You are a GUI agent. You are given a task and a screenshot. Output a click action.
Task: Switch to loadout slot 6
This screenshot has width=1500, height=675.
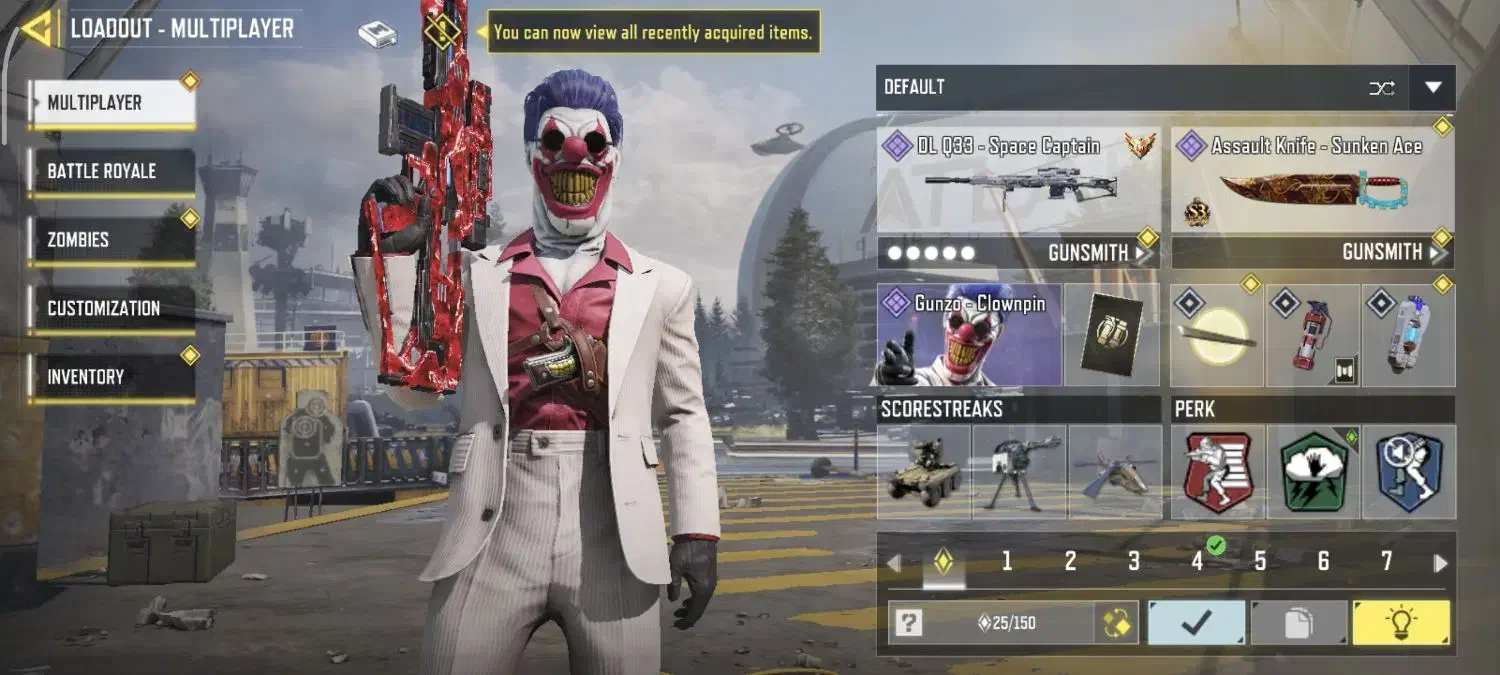coord(1322,562)
